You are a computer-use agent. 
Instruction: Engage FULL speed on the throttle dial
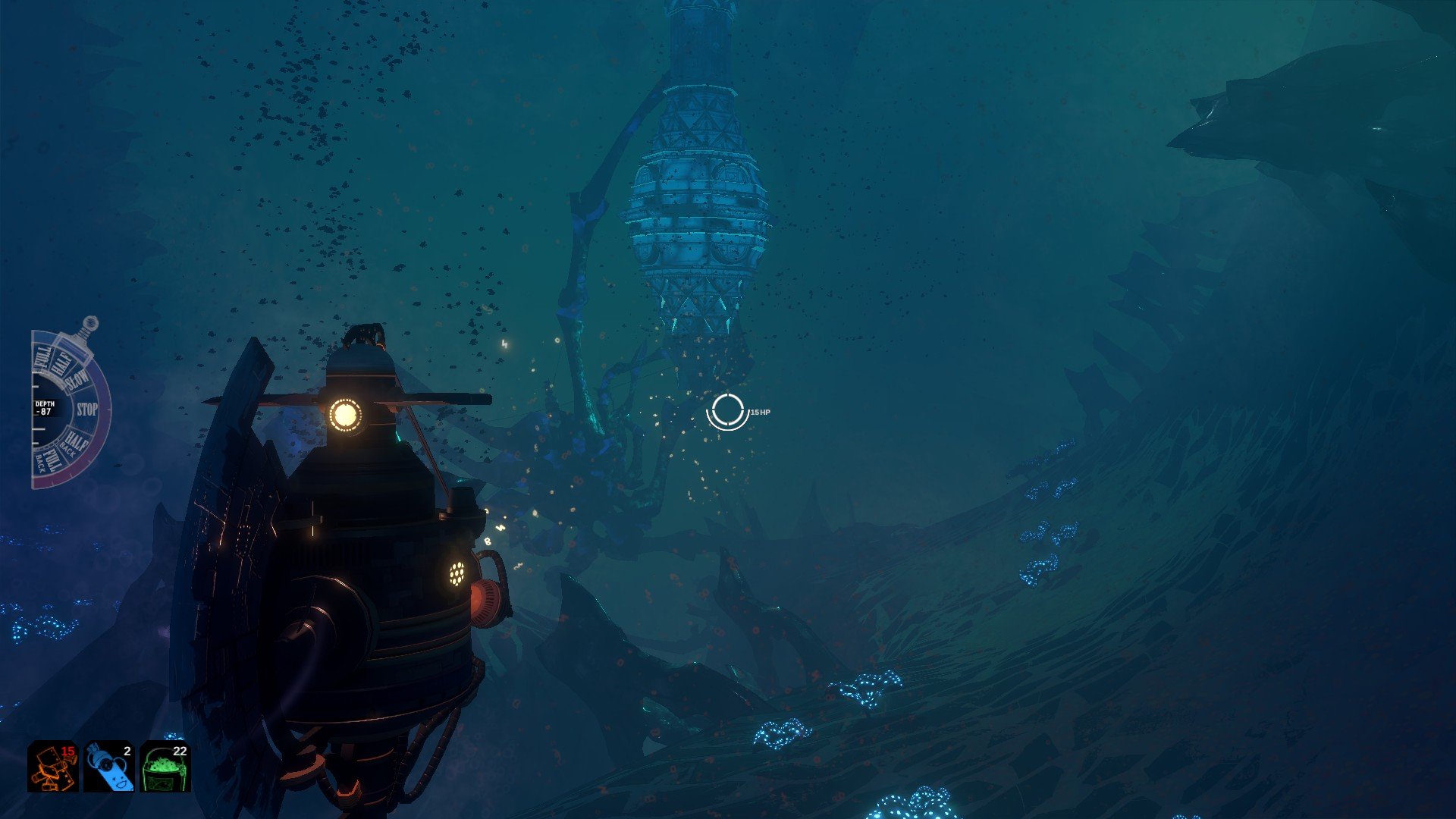tap(42, 358)
